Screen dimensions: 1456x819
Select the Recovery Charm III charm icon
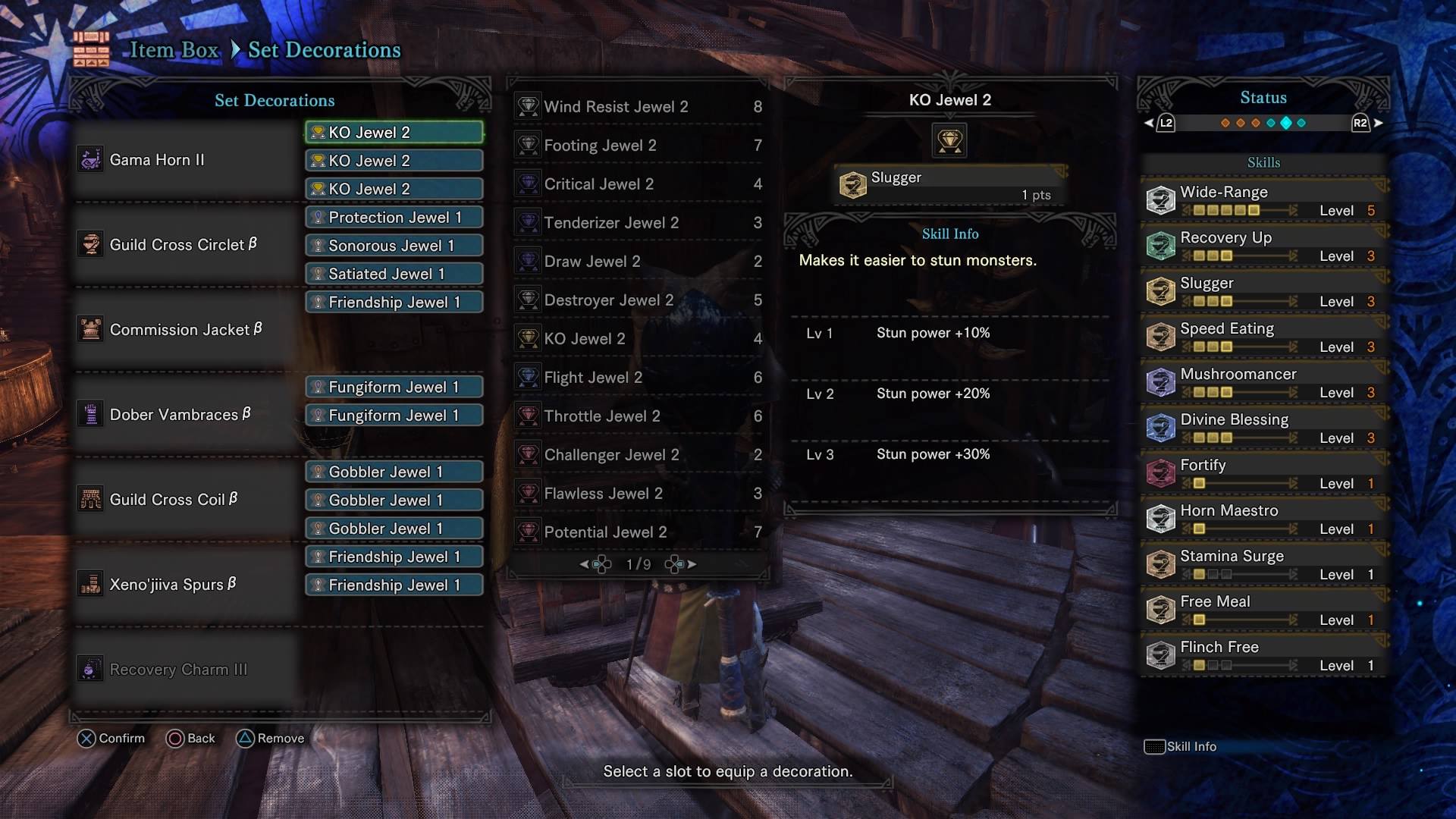(89, 669)
